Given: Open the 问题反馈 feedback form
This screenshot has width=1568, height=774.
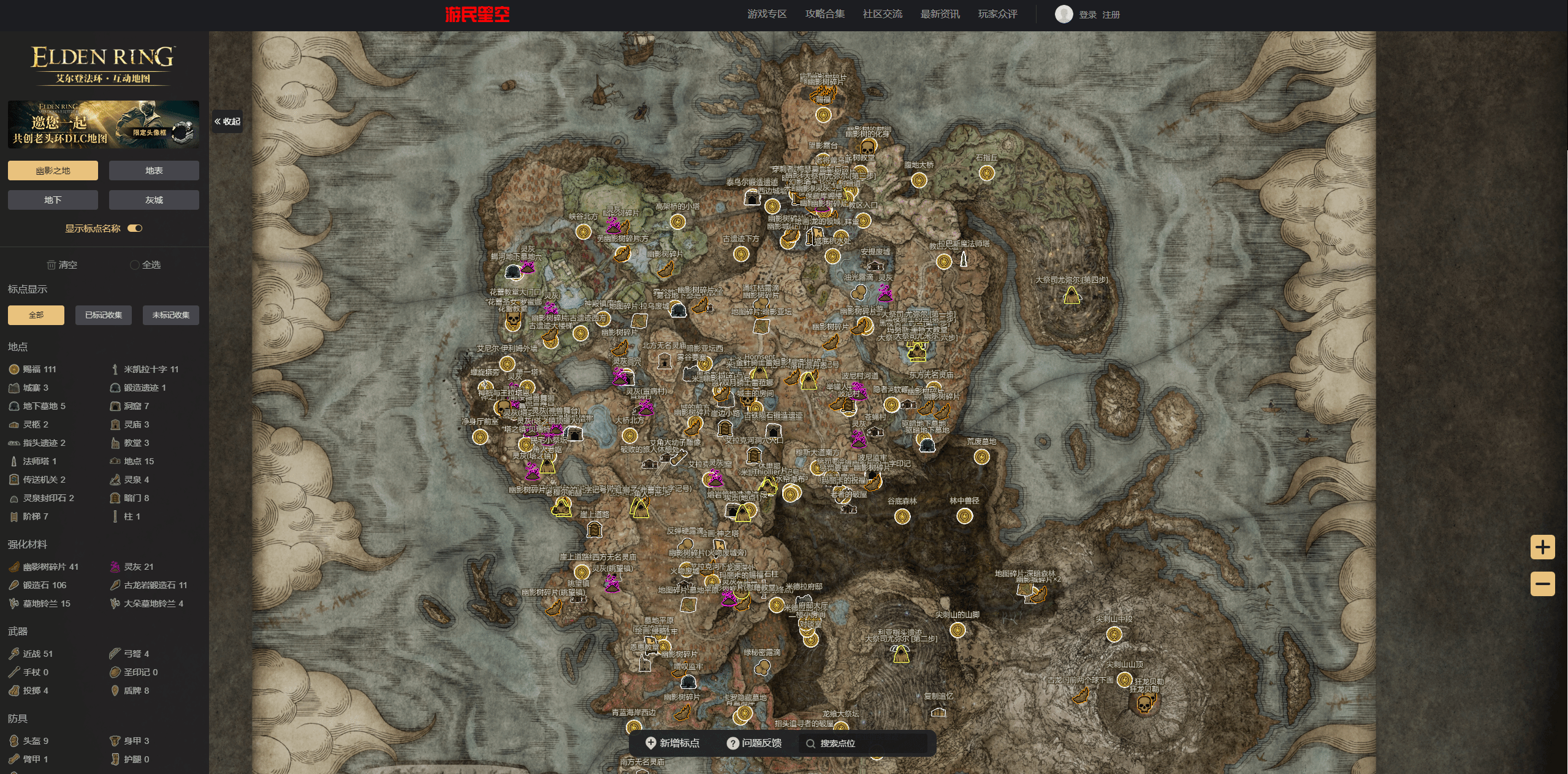Looking at the screenshot, I should pyautogui.click(x=754, y=743).
